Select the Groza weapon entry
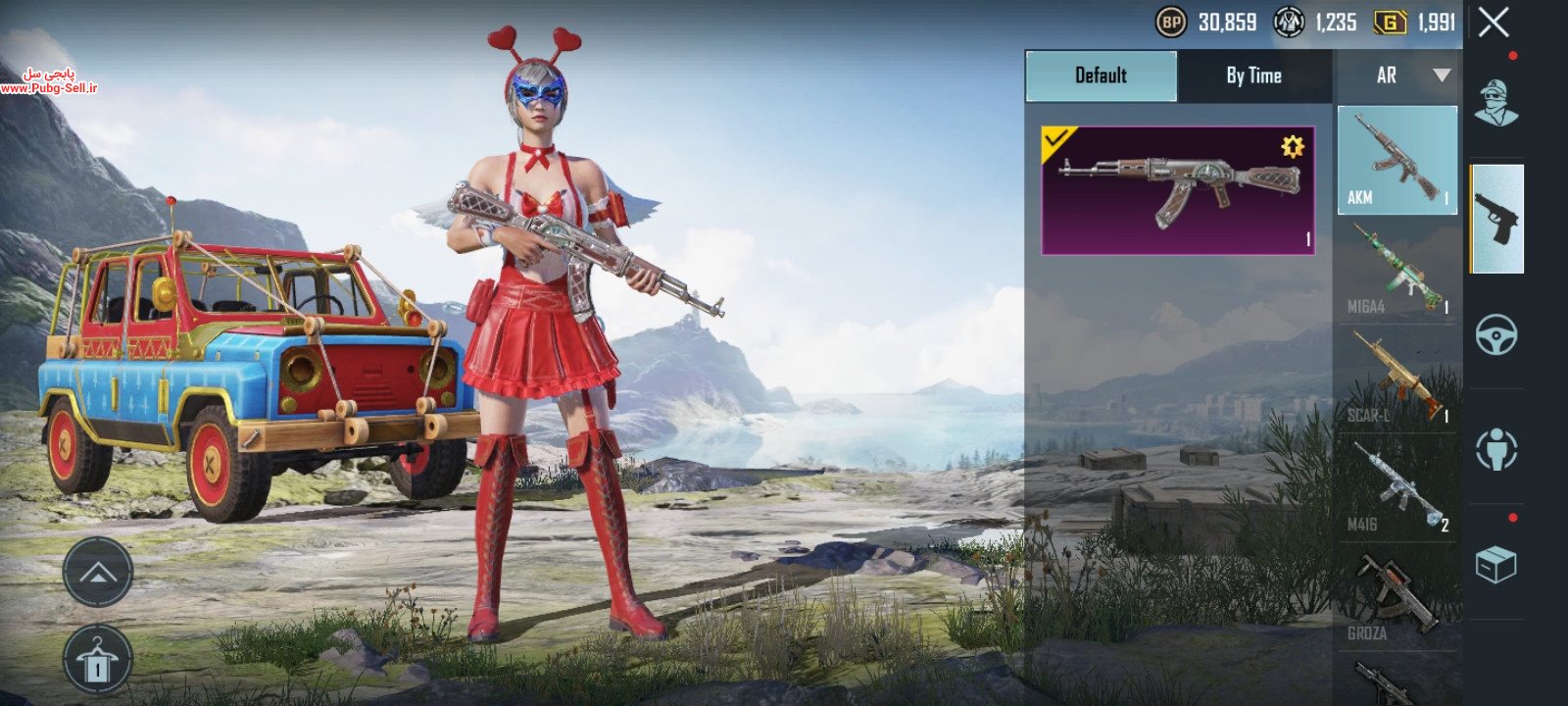The width and height of the screenshot is (1568, 706). point(1396,596)
